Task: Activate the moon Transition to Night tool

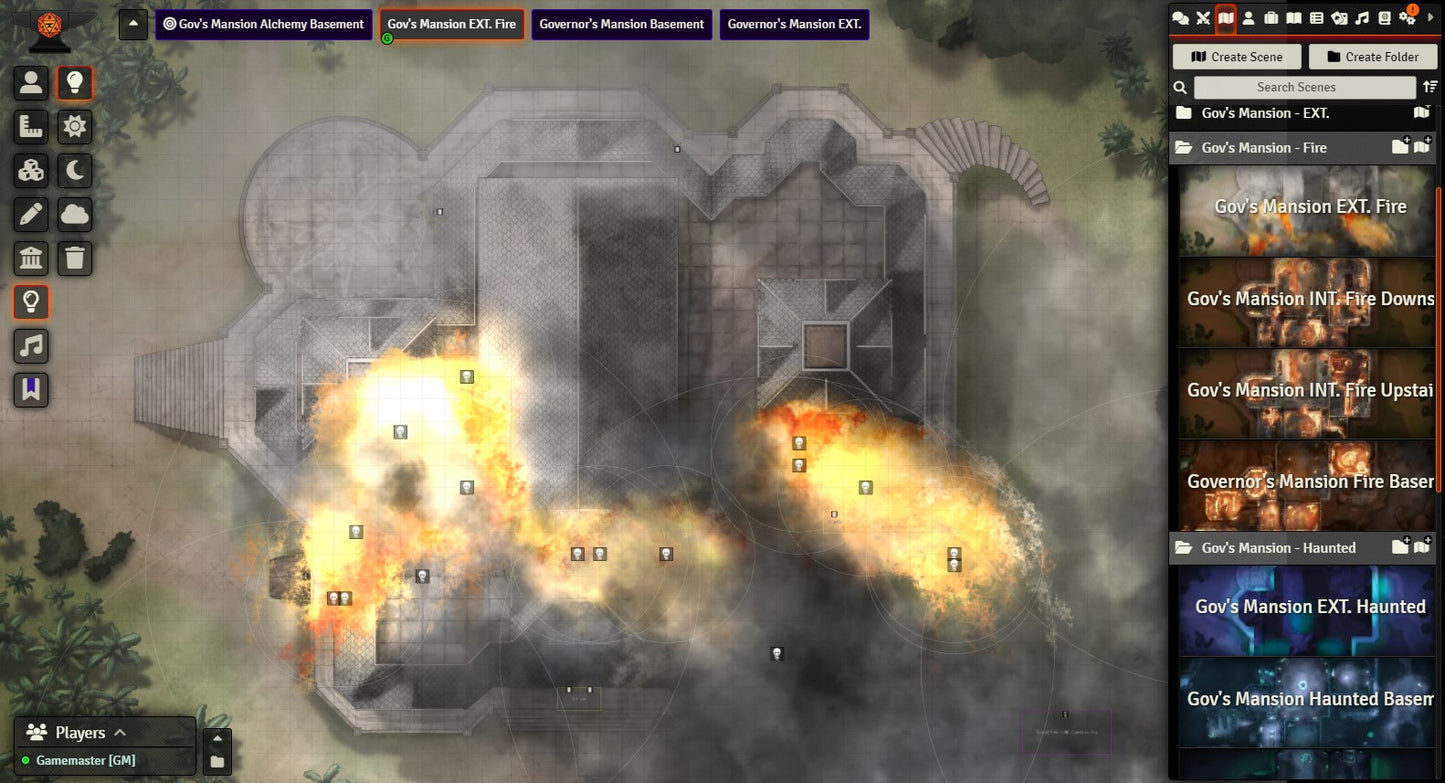Action: click(x=75, y=171)
